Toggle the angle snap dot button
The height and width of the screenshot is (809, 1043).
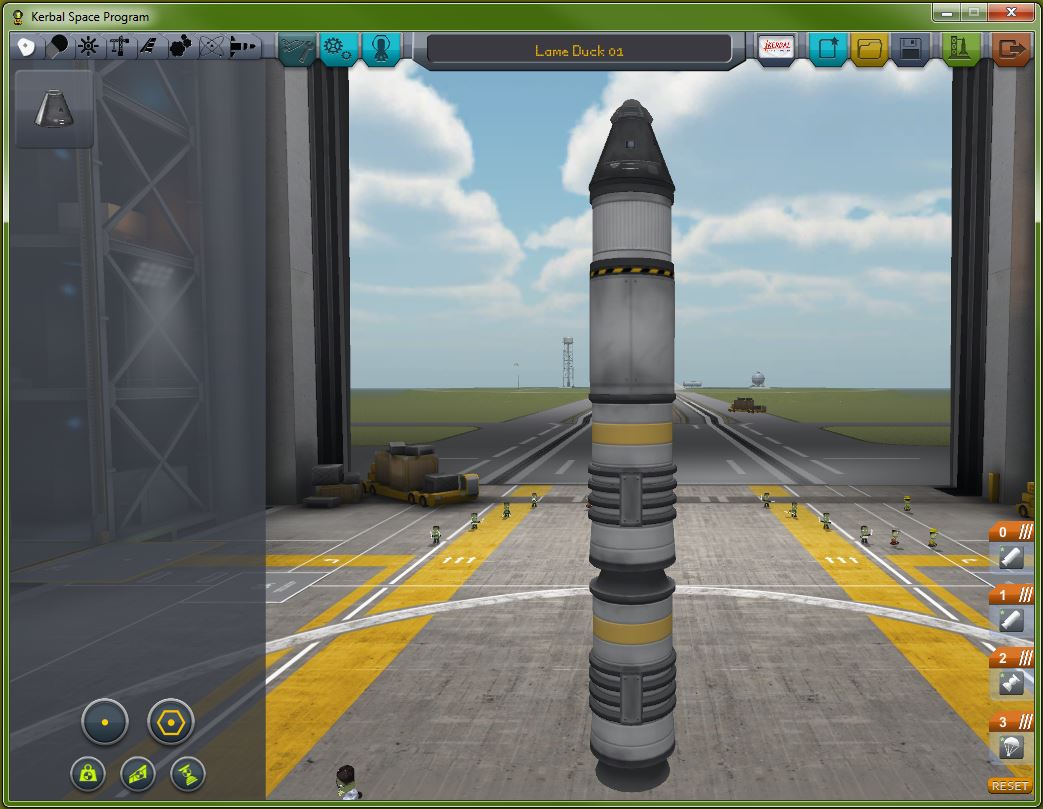point(105,721)
